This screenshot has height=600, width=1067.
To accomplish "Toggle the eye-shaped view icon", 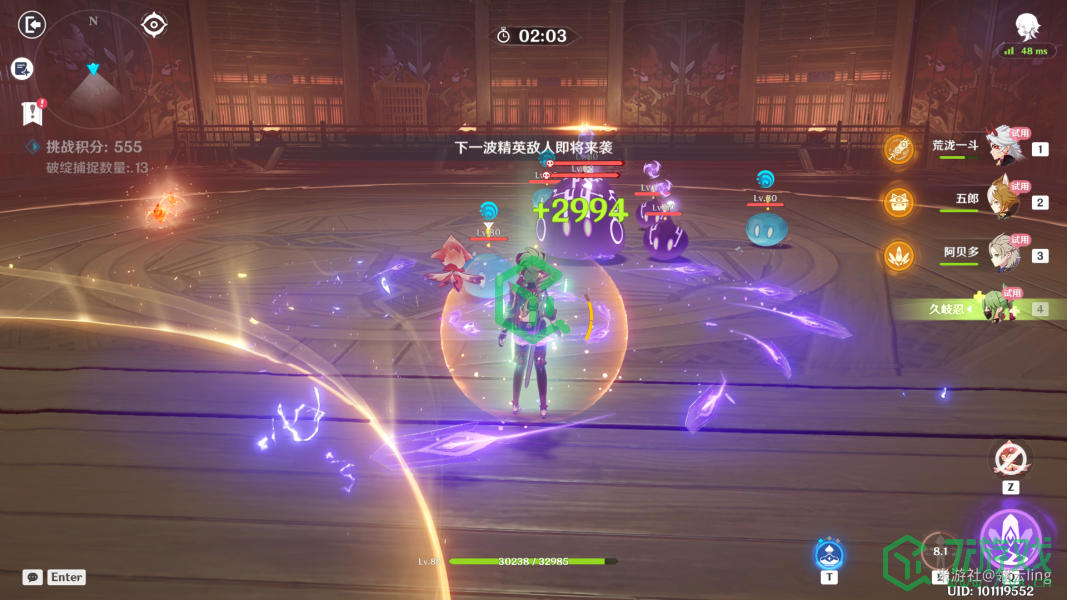I will point(154,24).
